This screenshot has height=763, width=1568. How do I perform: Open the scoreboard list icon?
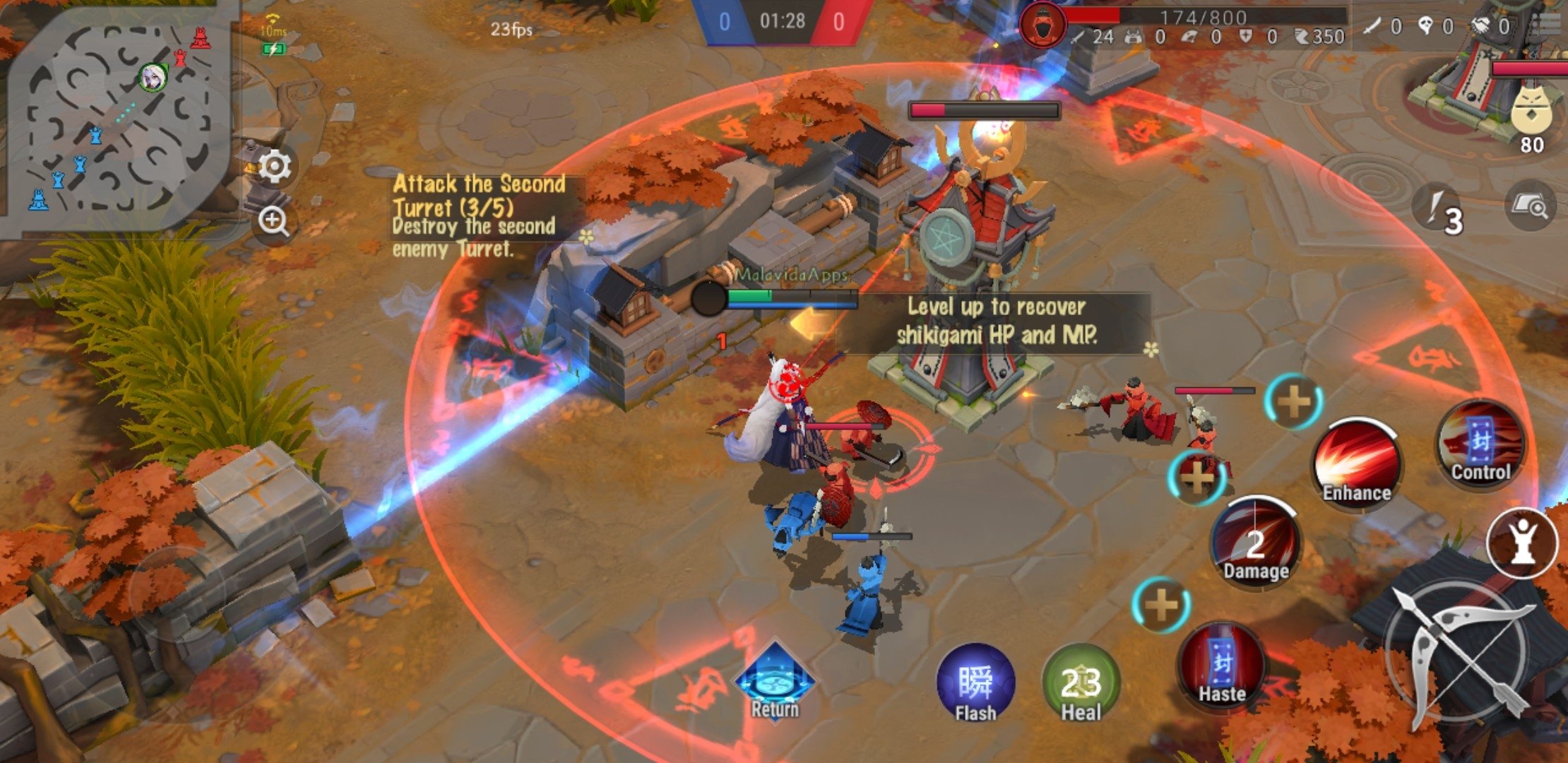point(1547,25)
